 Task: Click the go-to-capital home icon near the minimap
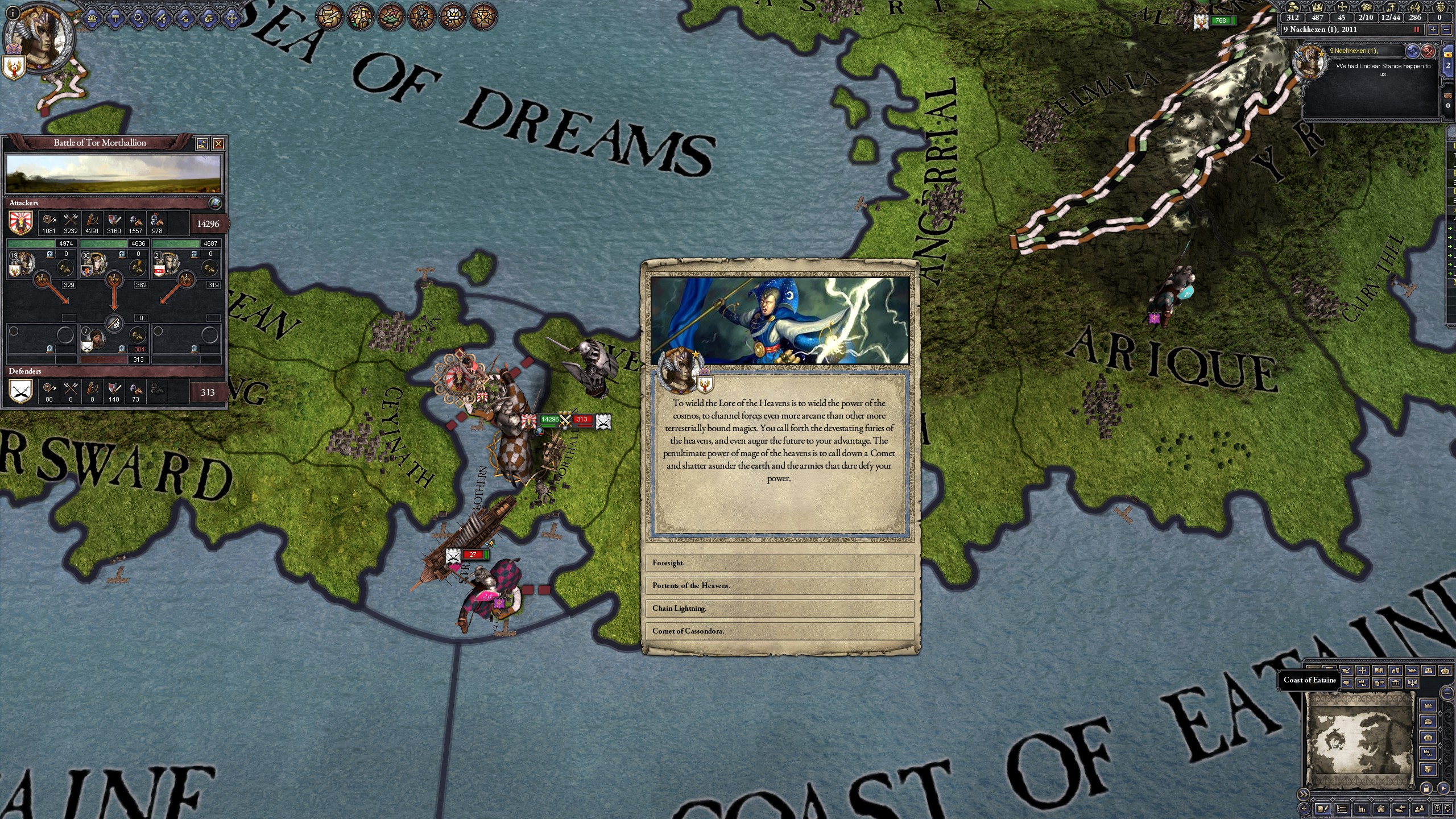click(1381, 810)
